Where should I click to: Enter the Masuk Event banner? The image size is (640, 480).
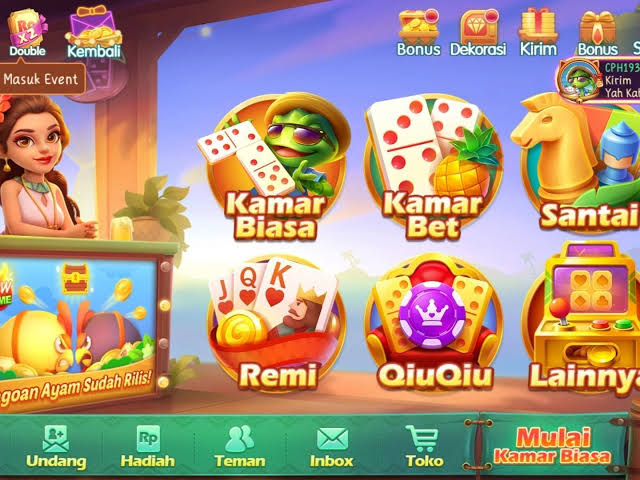tap(42, 78)
